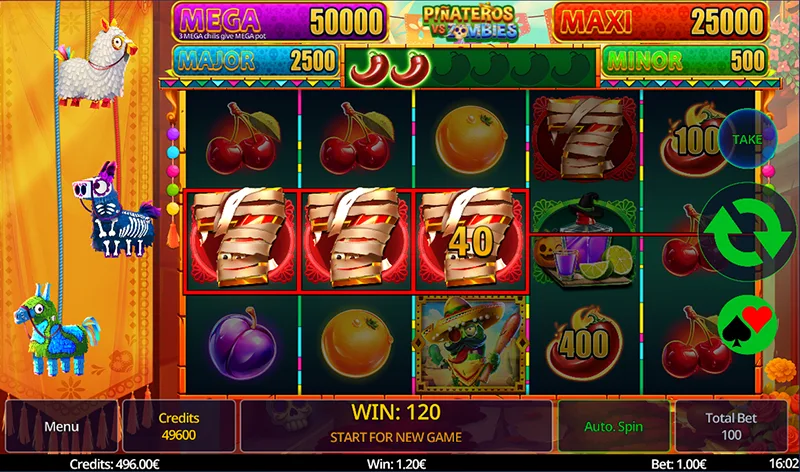Click the Credits display panel
This screenshot has width=800, height=472.
click(179, 426)
